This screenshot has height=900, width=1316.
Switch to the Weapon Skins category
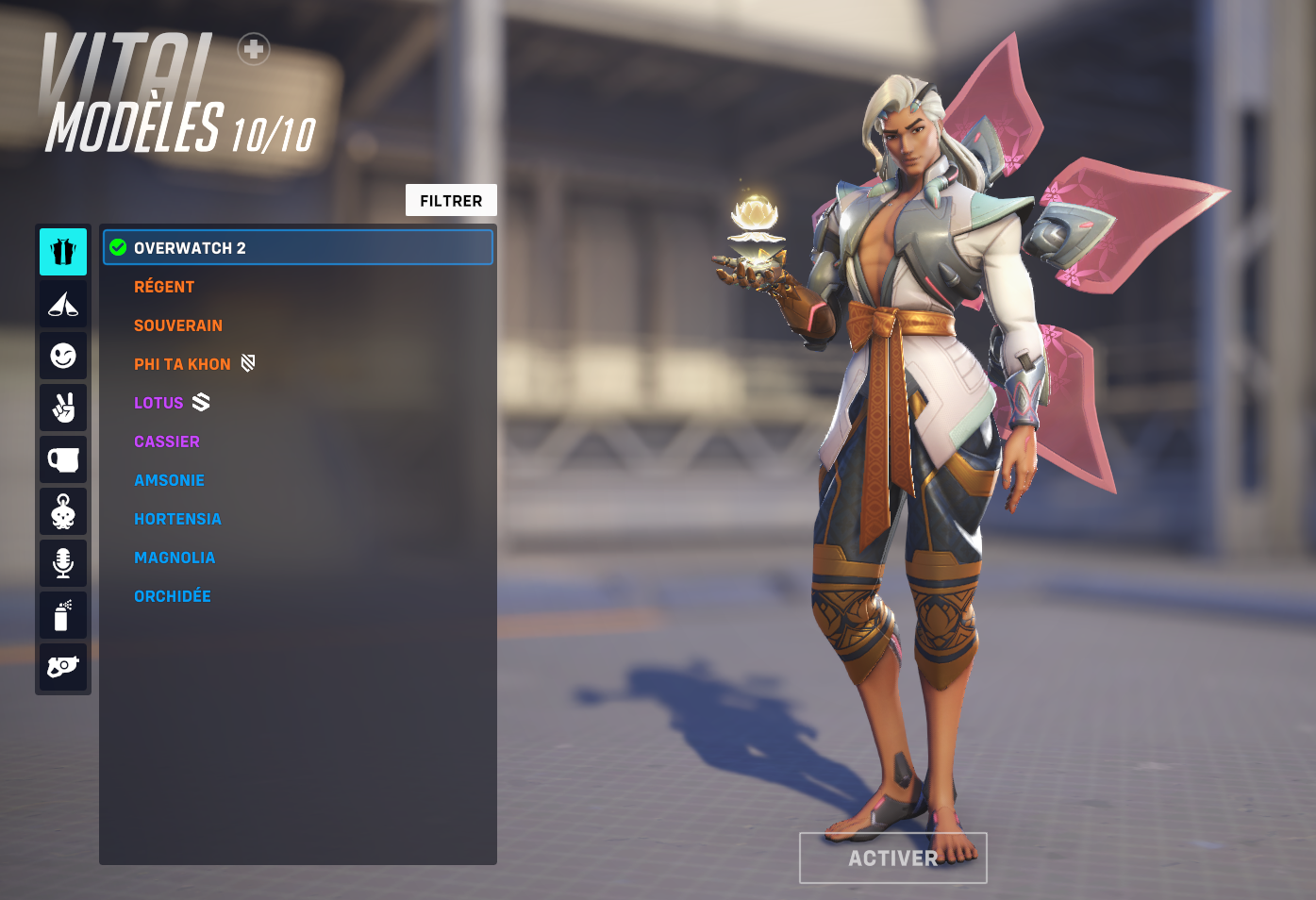[62, 666]
